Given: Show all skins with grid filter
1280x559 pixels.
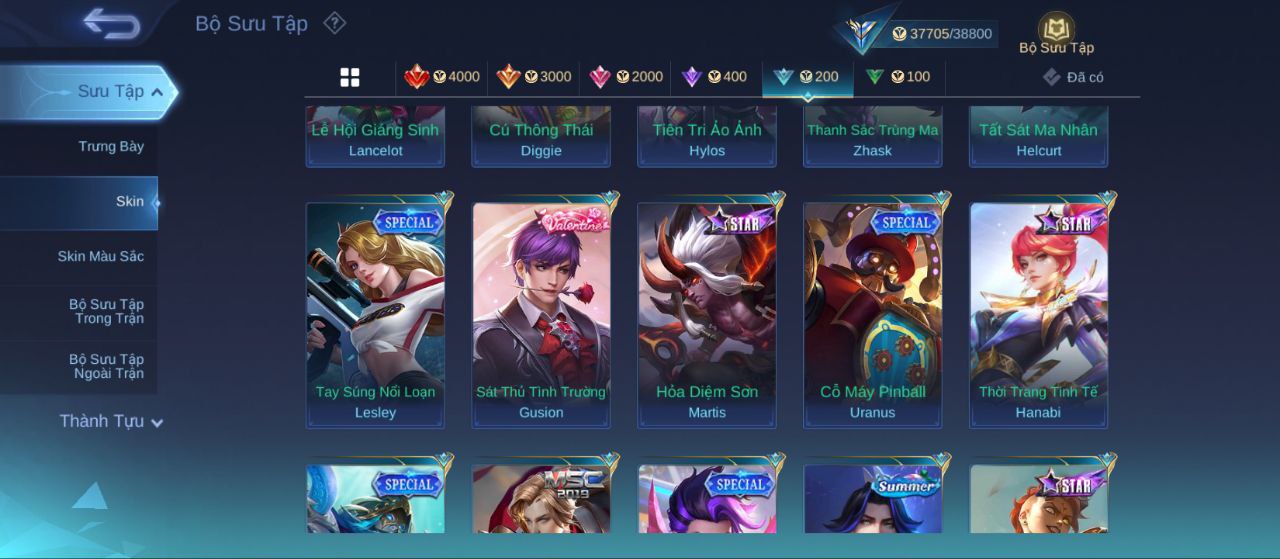Looking at the screenshot, I should [350, 78].
